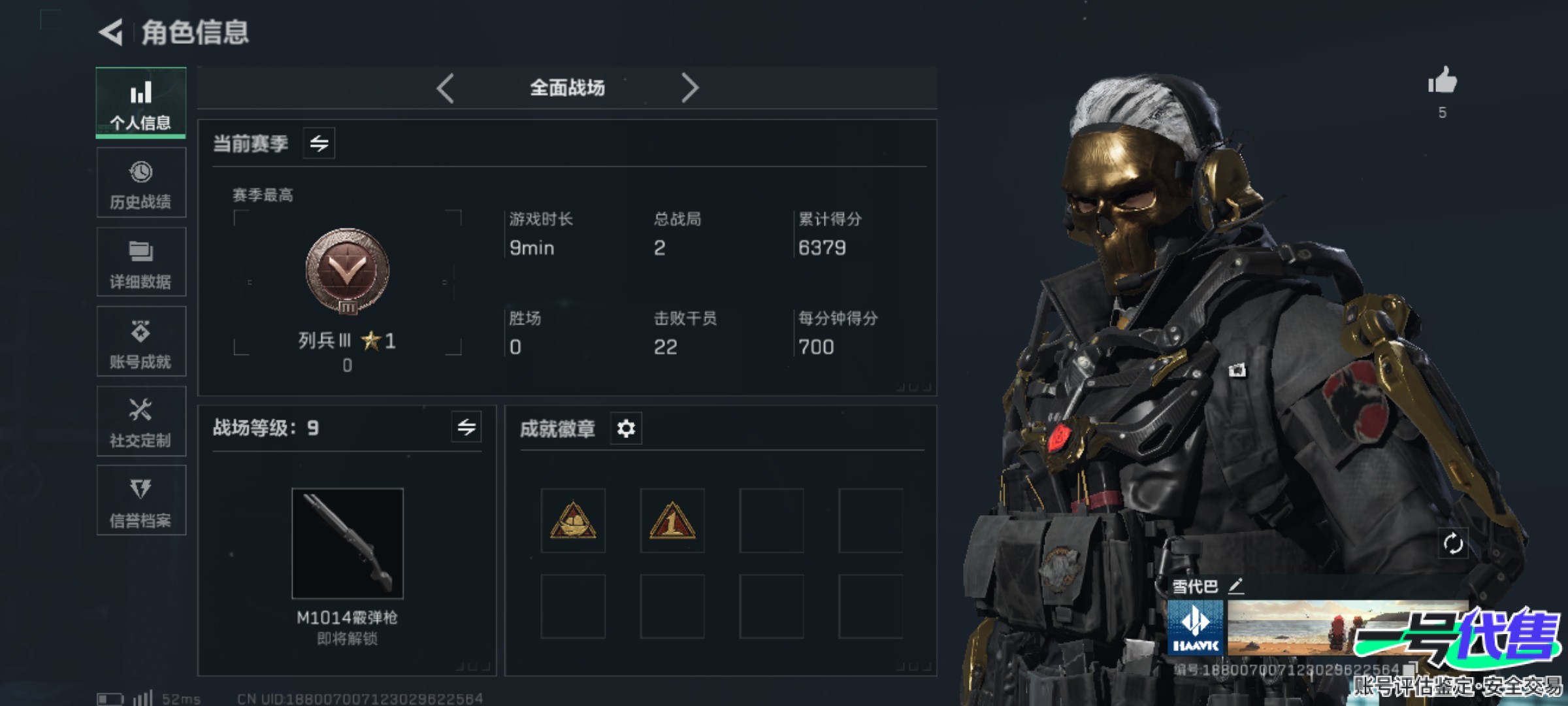This screenshot has height=706, width=1568.
Task: Open the 账号成就 tab
Action: (140, 342)
